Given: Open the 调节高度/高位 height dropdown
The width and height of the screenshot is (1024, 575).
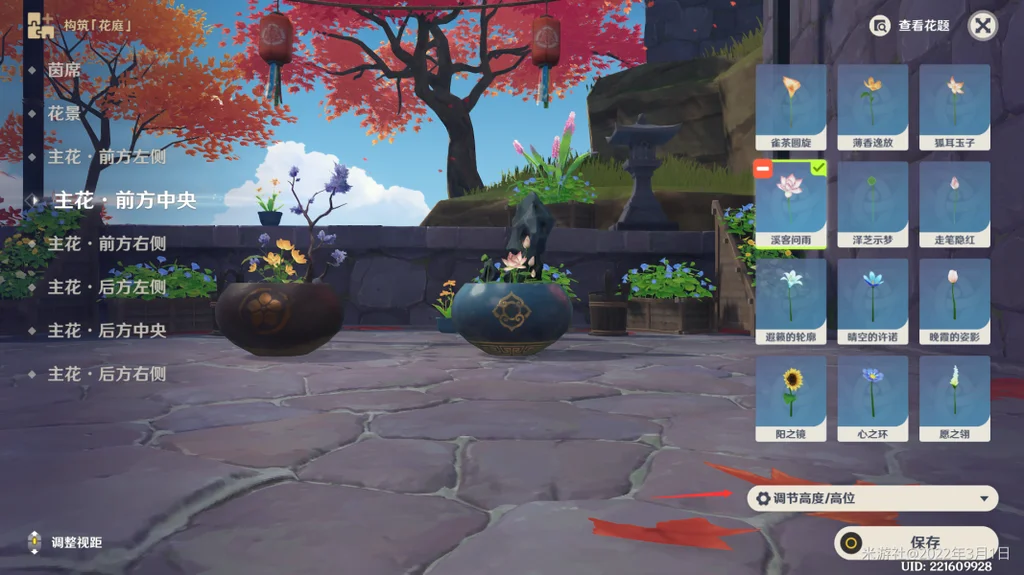Looking at the screenshot, I should point(872,498).
